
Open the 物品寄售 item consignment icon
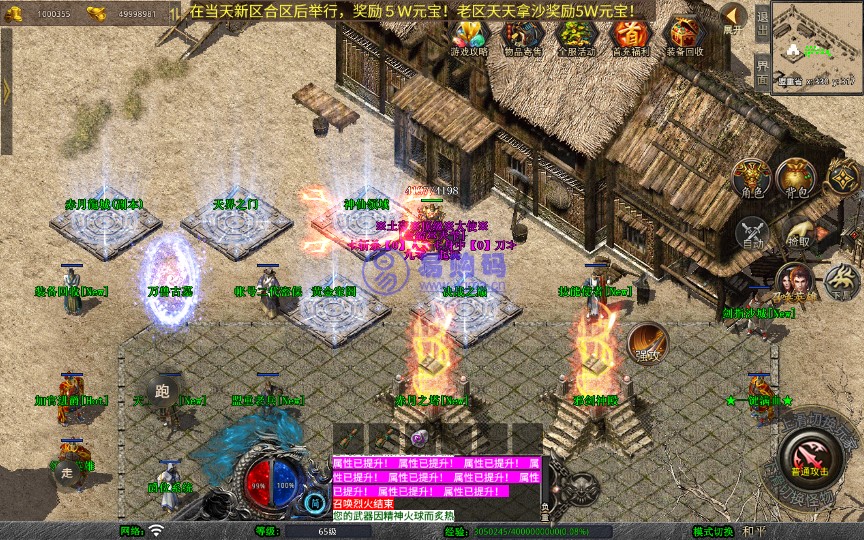[522, 36]
